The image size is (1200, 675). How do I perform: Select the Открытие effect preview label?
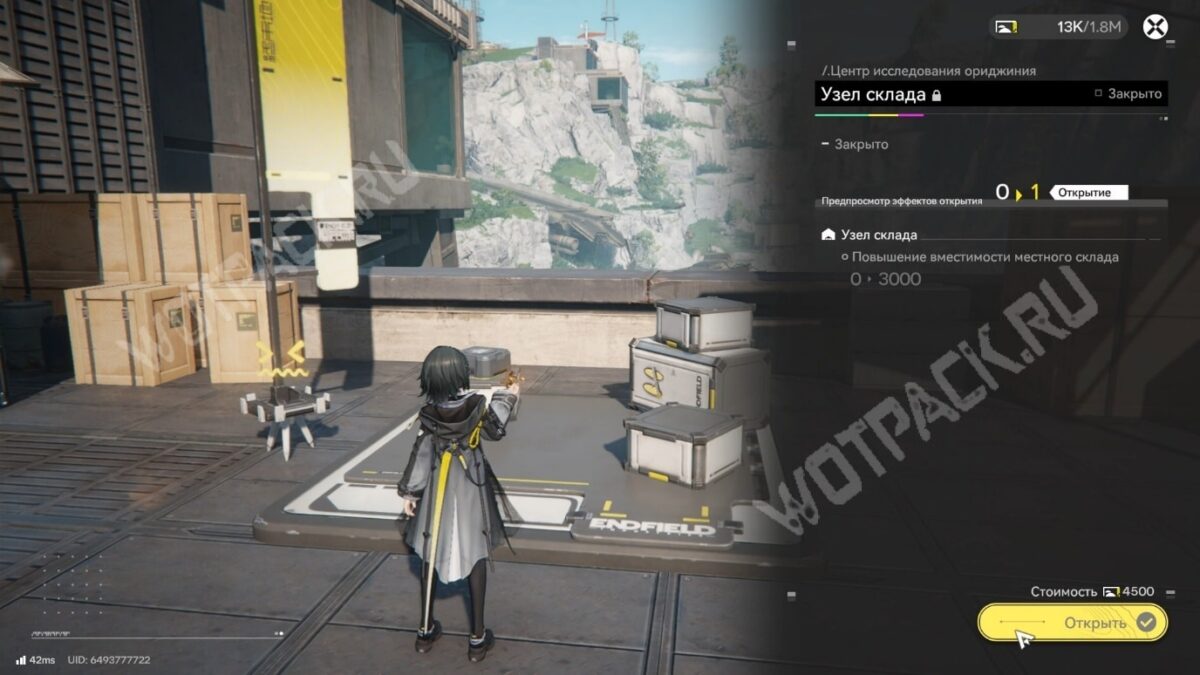1088,192
